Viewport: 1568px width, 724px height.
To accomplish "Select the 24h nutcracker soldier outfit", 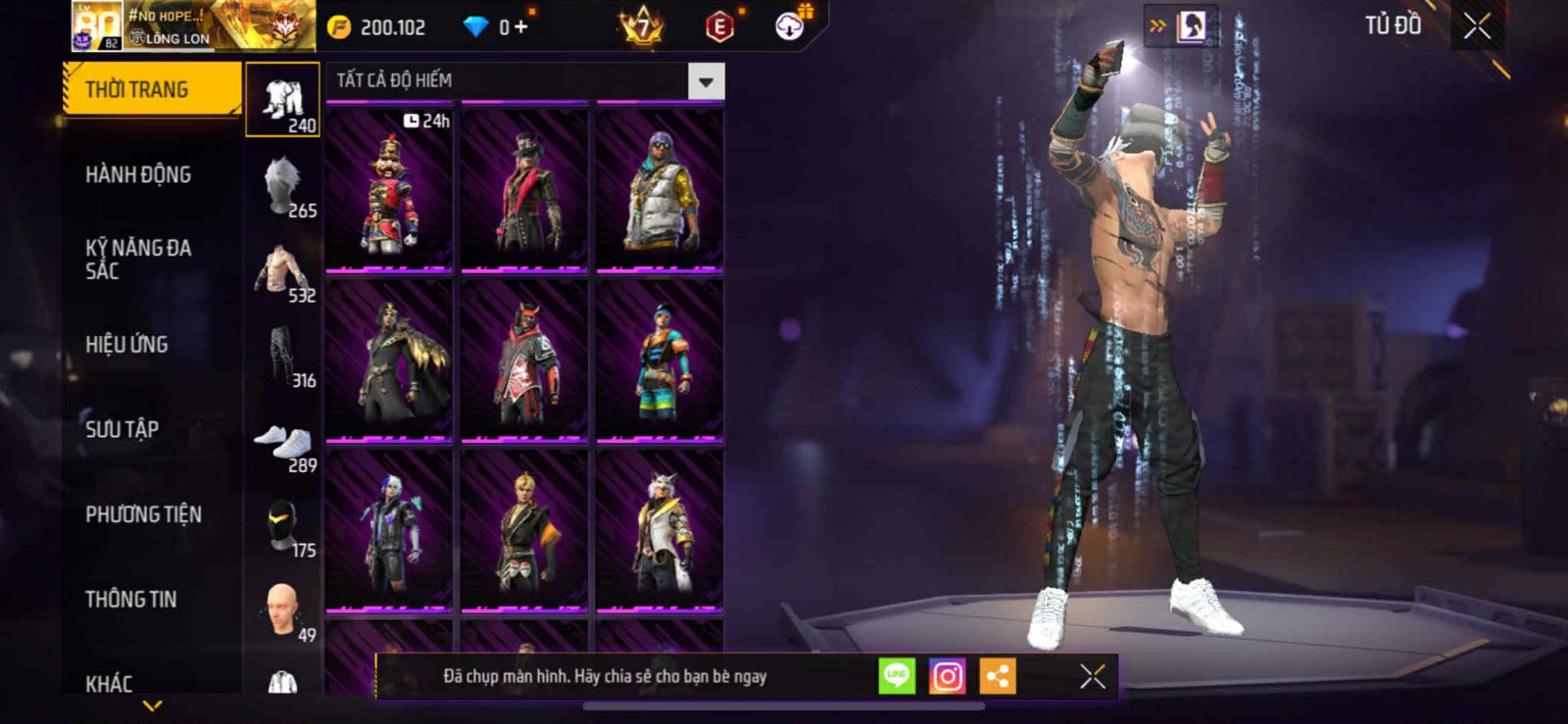I will click(x=389, y=189).
